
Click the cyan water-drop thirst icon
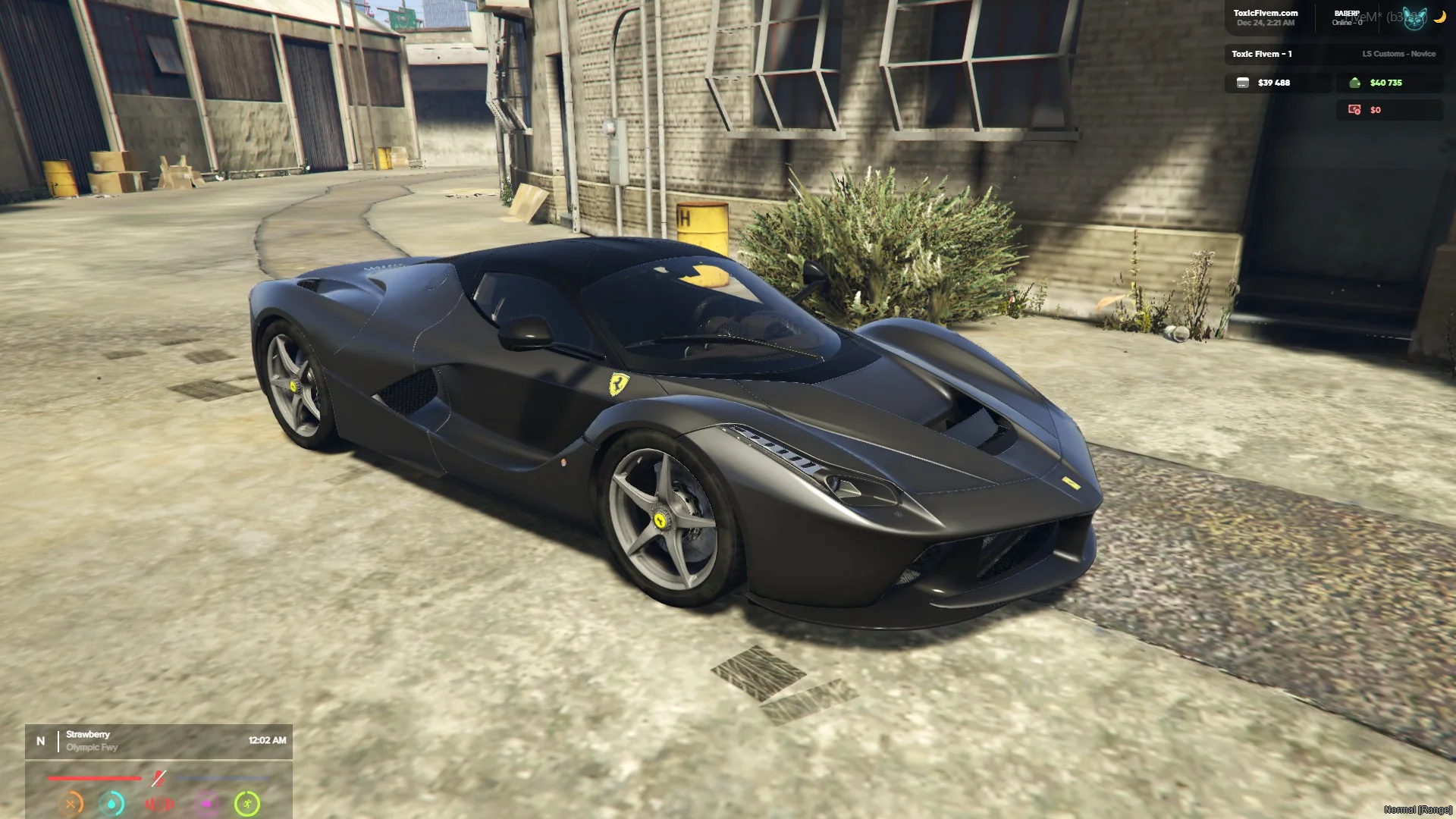pyautogui.click(x=112, y=803)
